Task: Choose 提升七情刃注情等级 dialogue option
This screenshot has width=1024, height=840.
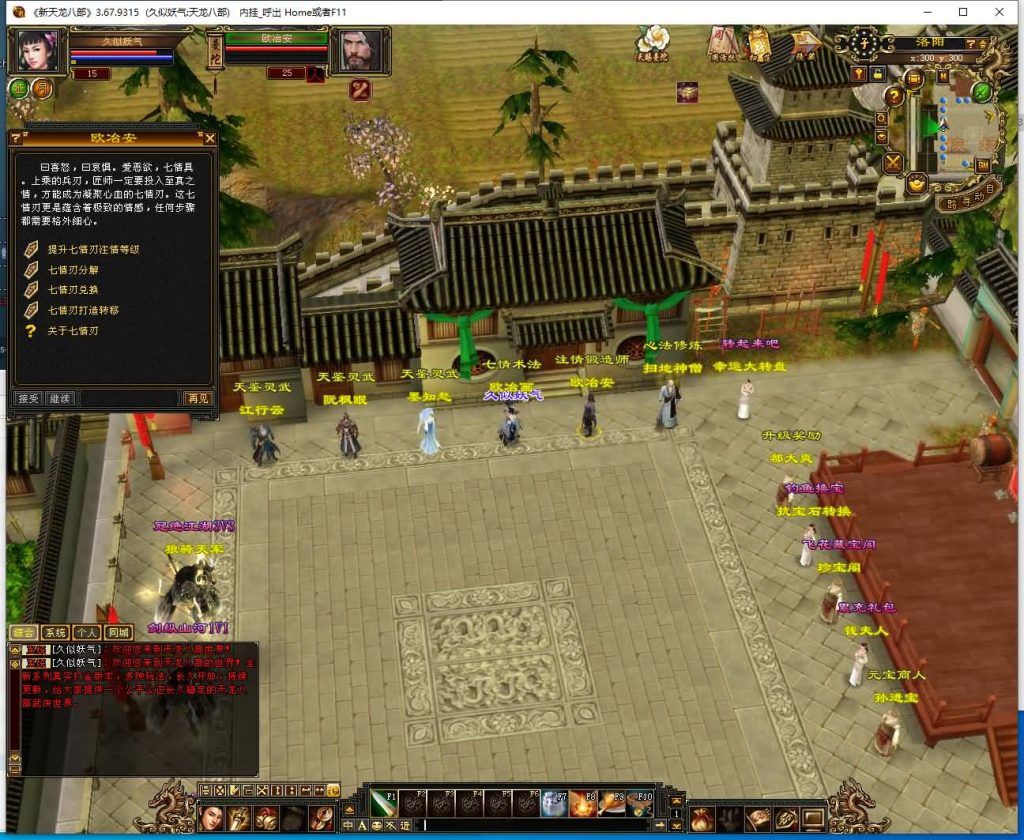Action: click(x=93, y=249)
